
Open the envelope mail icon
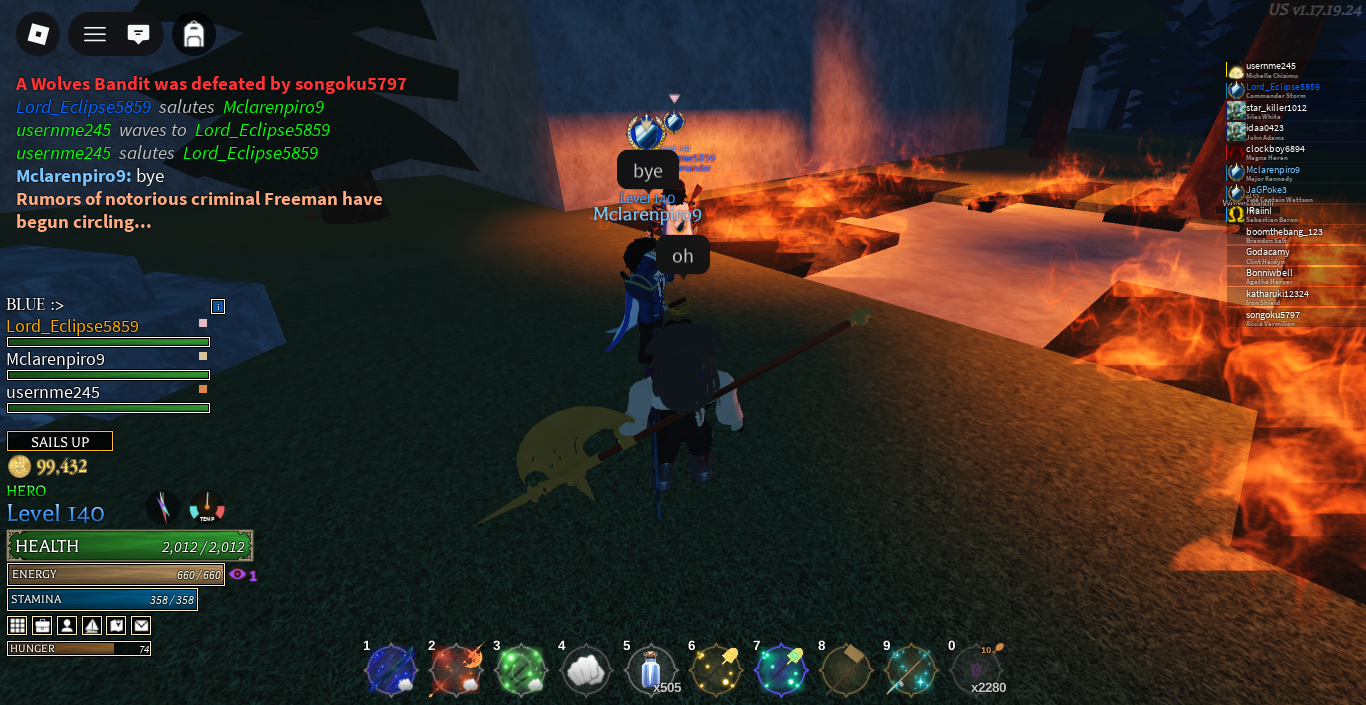tap(141, 626)
